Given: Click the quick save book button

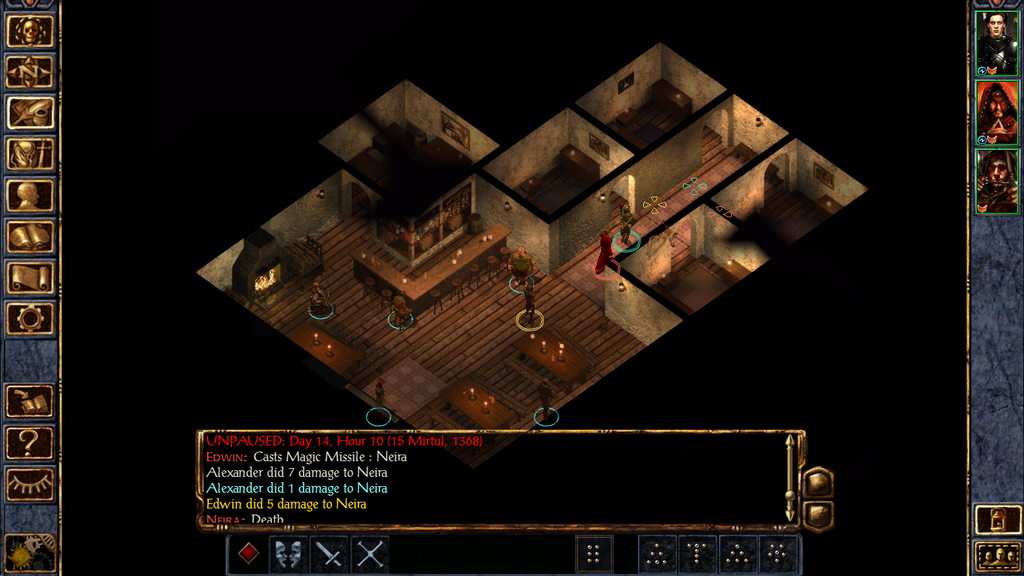Looking at the screenshot, I should [30, 401].
